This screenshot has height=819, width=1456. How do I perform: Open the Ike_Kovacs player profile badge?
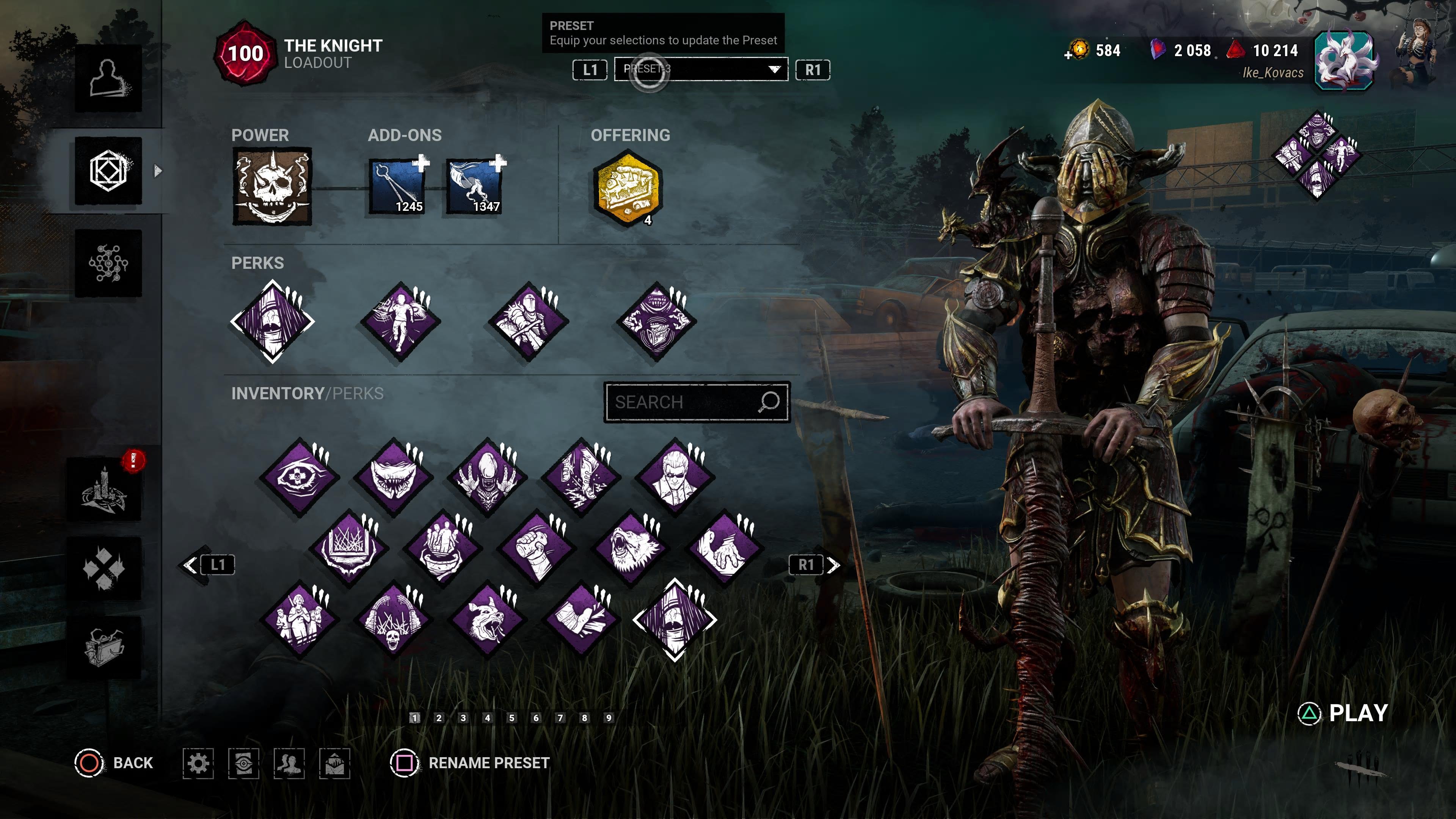click(1344, 61)
